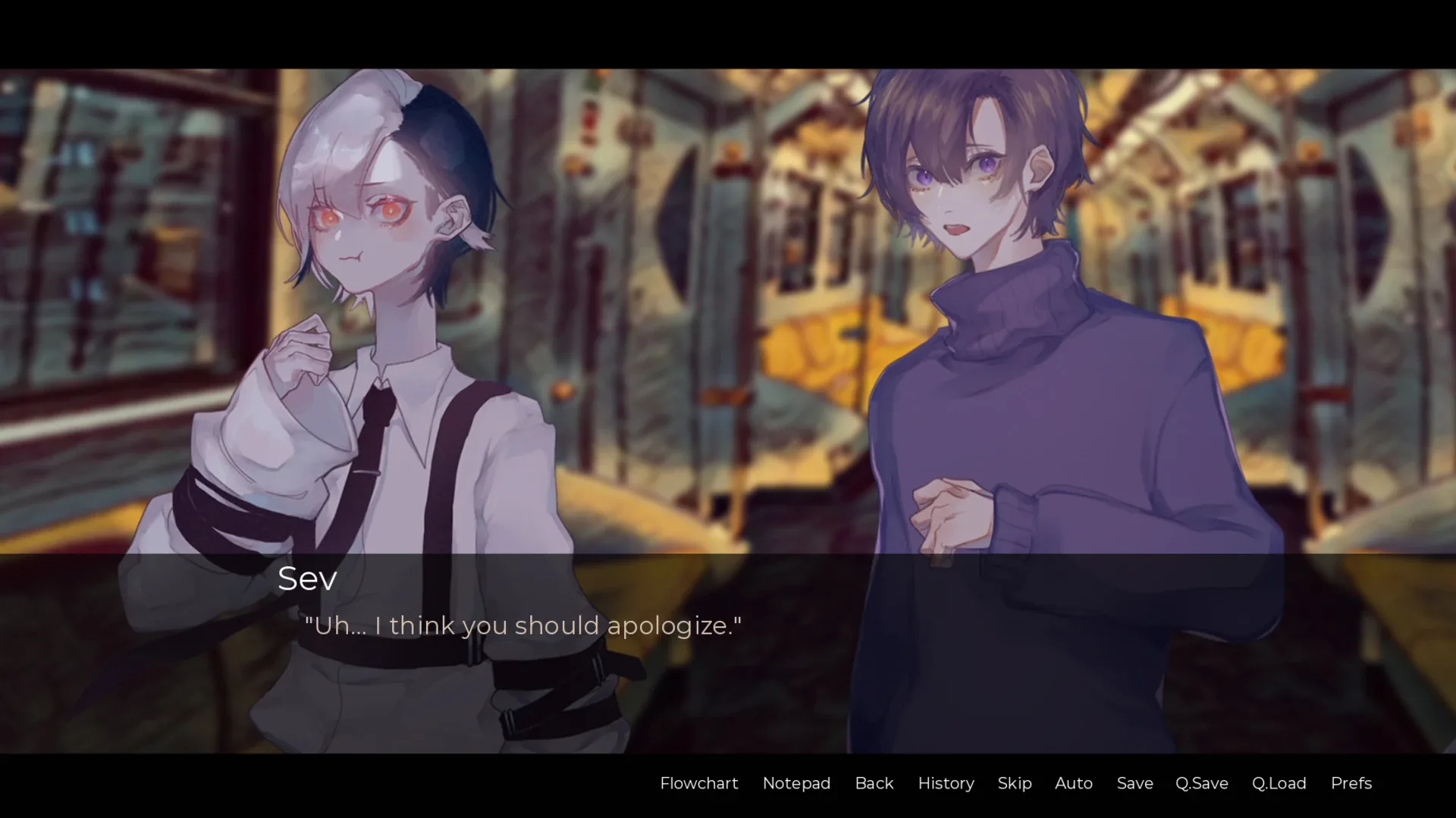Click the speaker name Sev

pyautogui.click(x=306, y=578)
